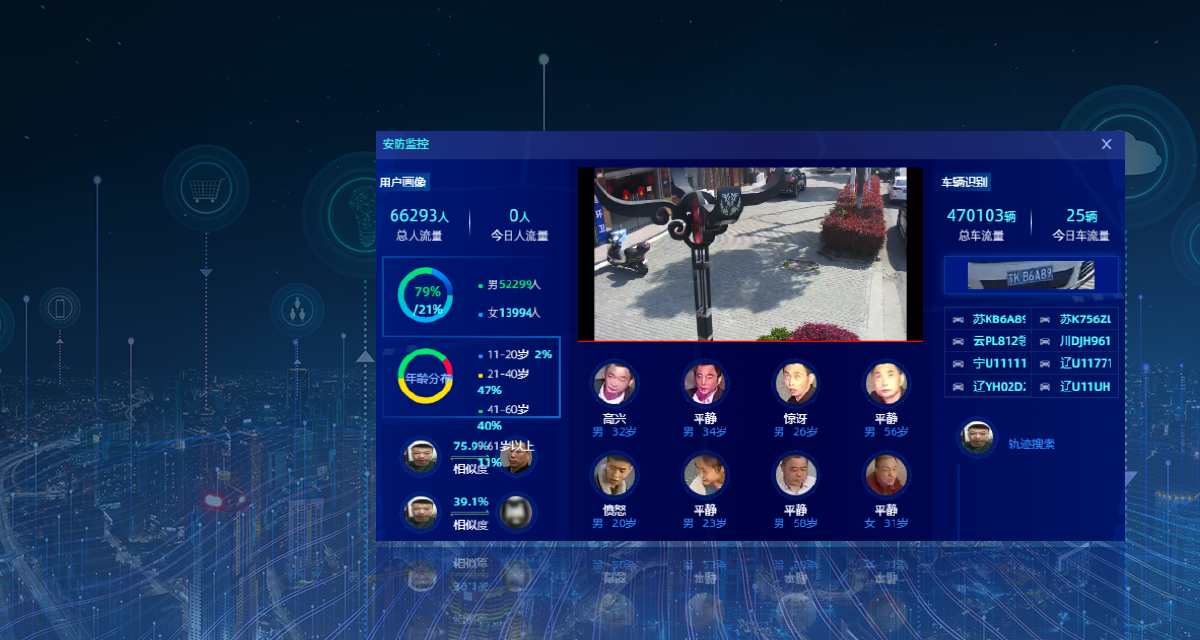This screenshot has width=1200, height=640.
Task: Select the 高兴 男 32岁 capture thumbnail
Action: pyautogui.click(x=614, y=382)
